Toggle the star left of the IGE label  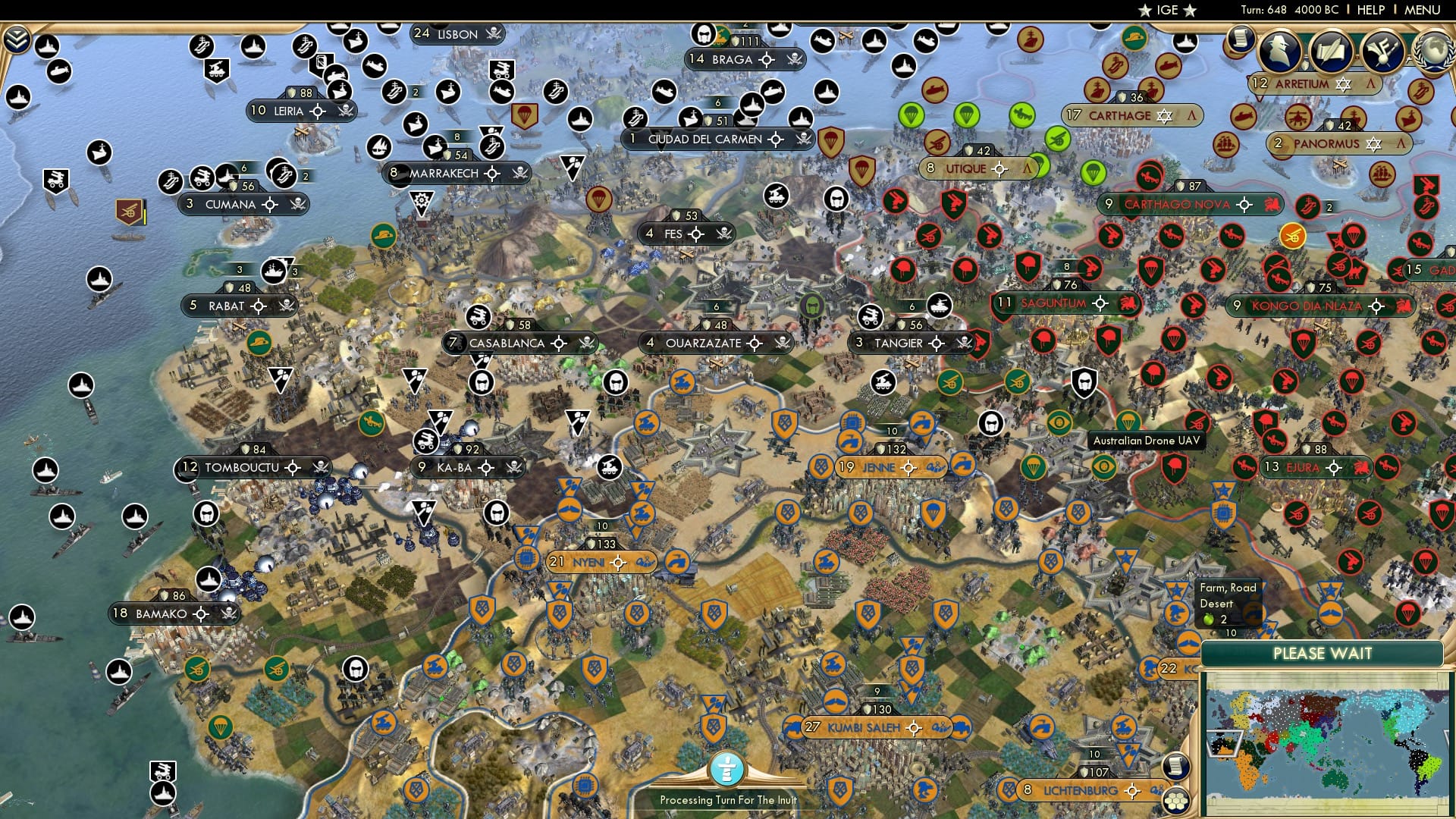coord(1145,10)
